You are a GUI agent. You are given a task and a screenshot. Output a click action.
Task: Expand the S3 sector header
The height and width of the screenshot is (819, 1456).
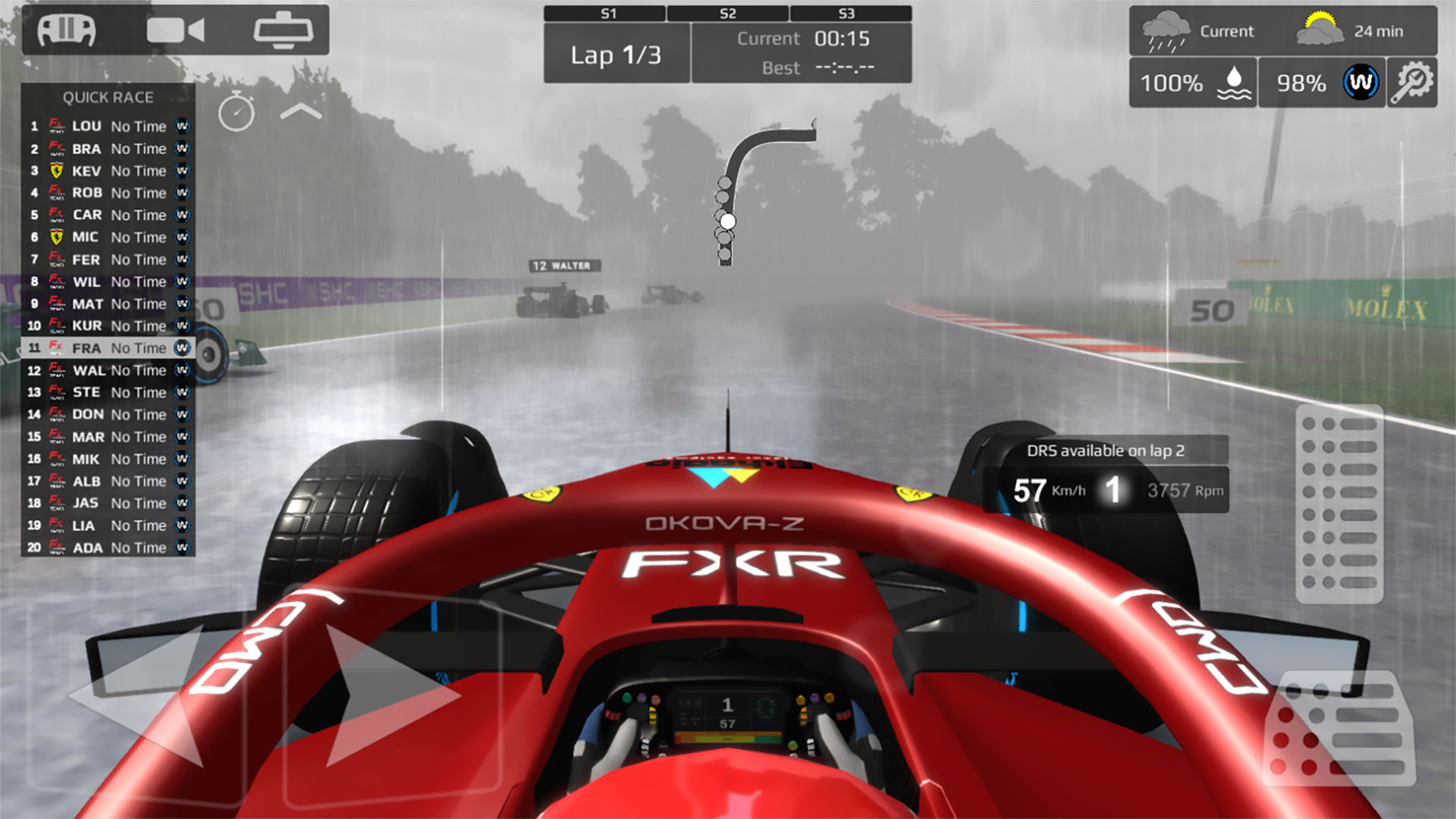click(847, 12)
